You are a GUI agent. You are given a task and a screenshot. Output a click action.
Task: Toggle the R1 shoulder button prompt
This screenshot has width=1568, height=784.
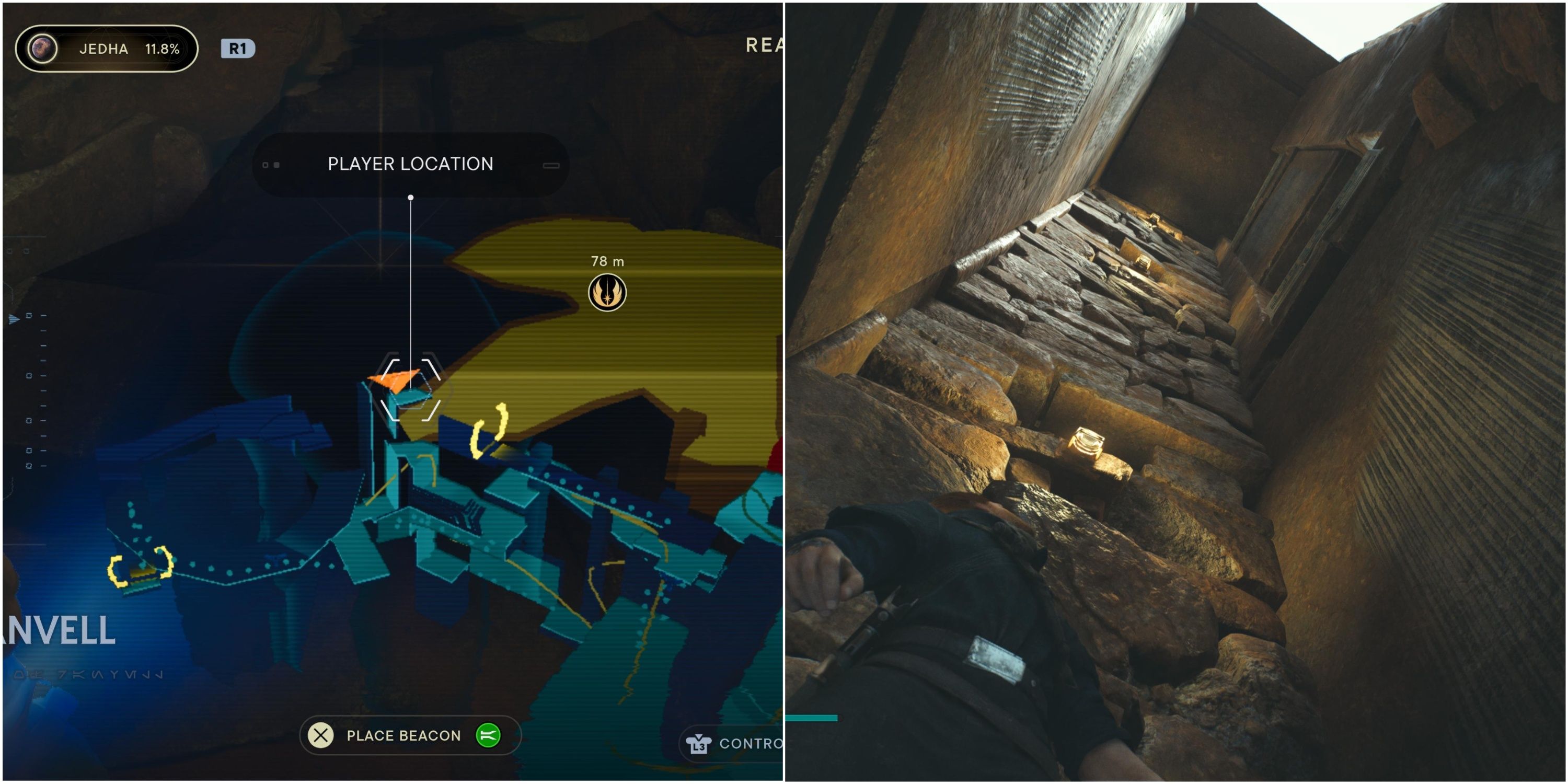point(240,48)
